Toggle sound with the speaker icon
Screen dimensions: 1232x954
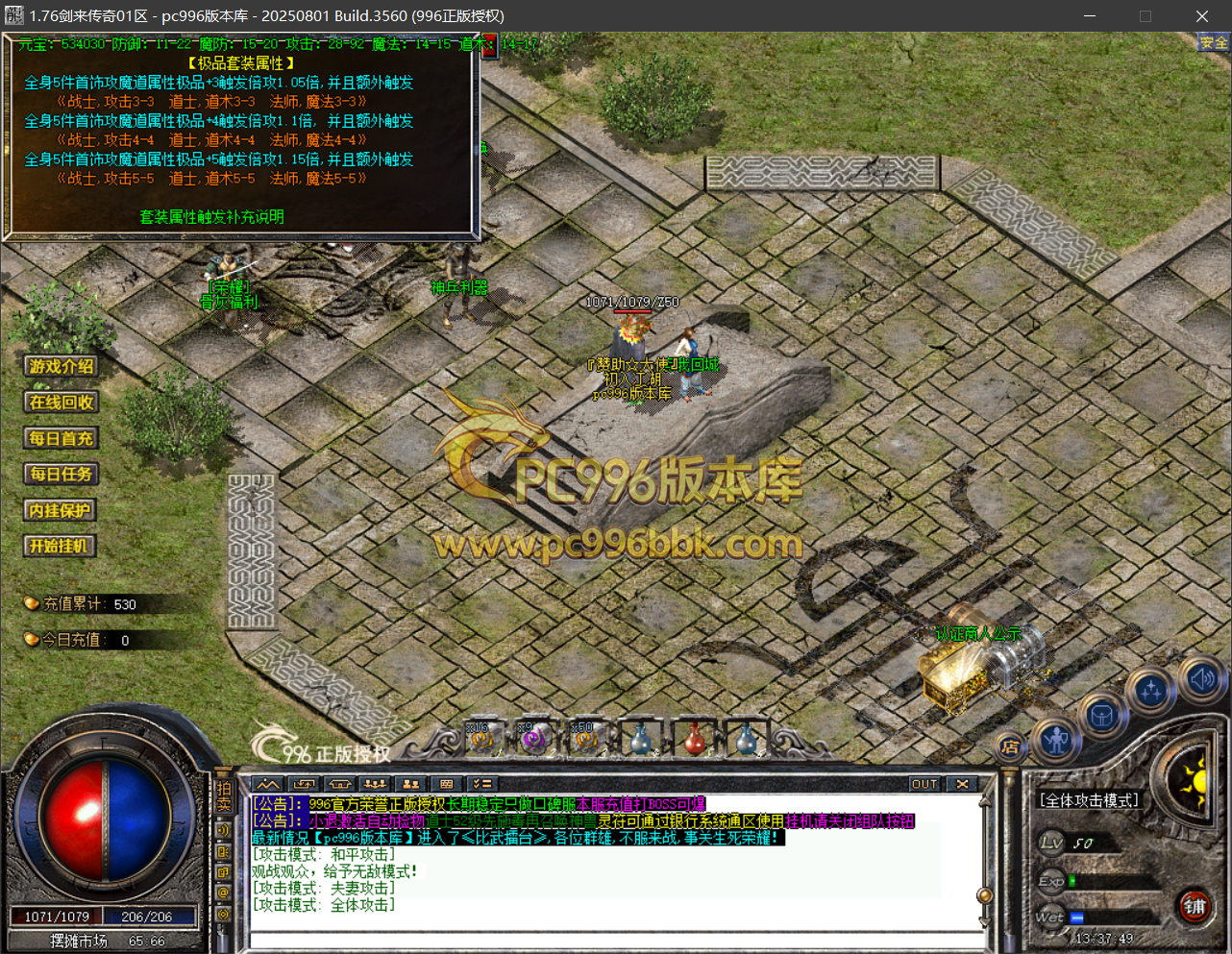coord(1201,678)
